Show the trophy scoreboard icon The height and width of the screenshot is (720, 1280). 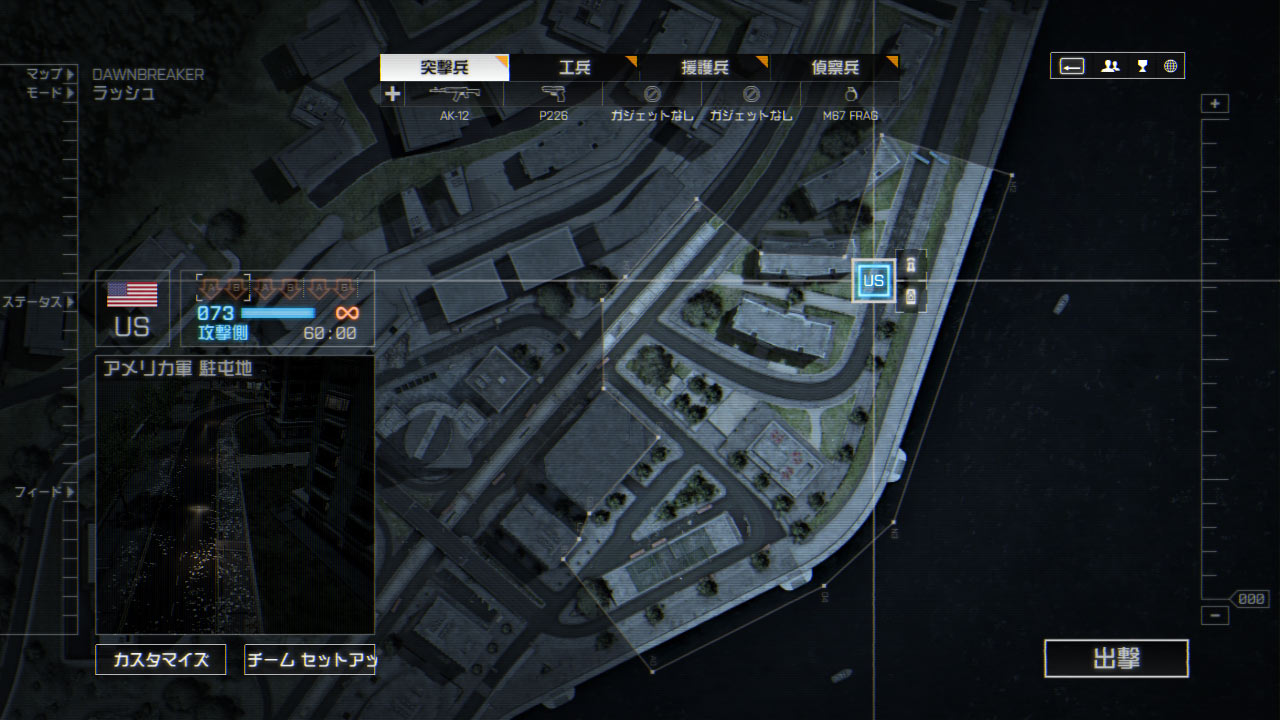tap(1142, 66)
